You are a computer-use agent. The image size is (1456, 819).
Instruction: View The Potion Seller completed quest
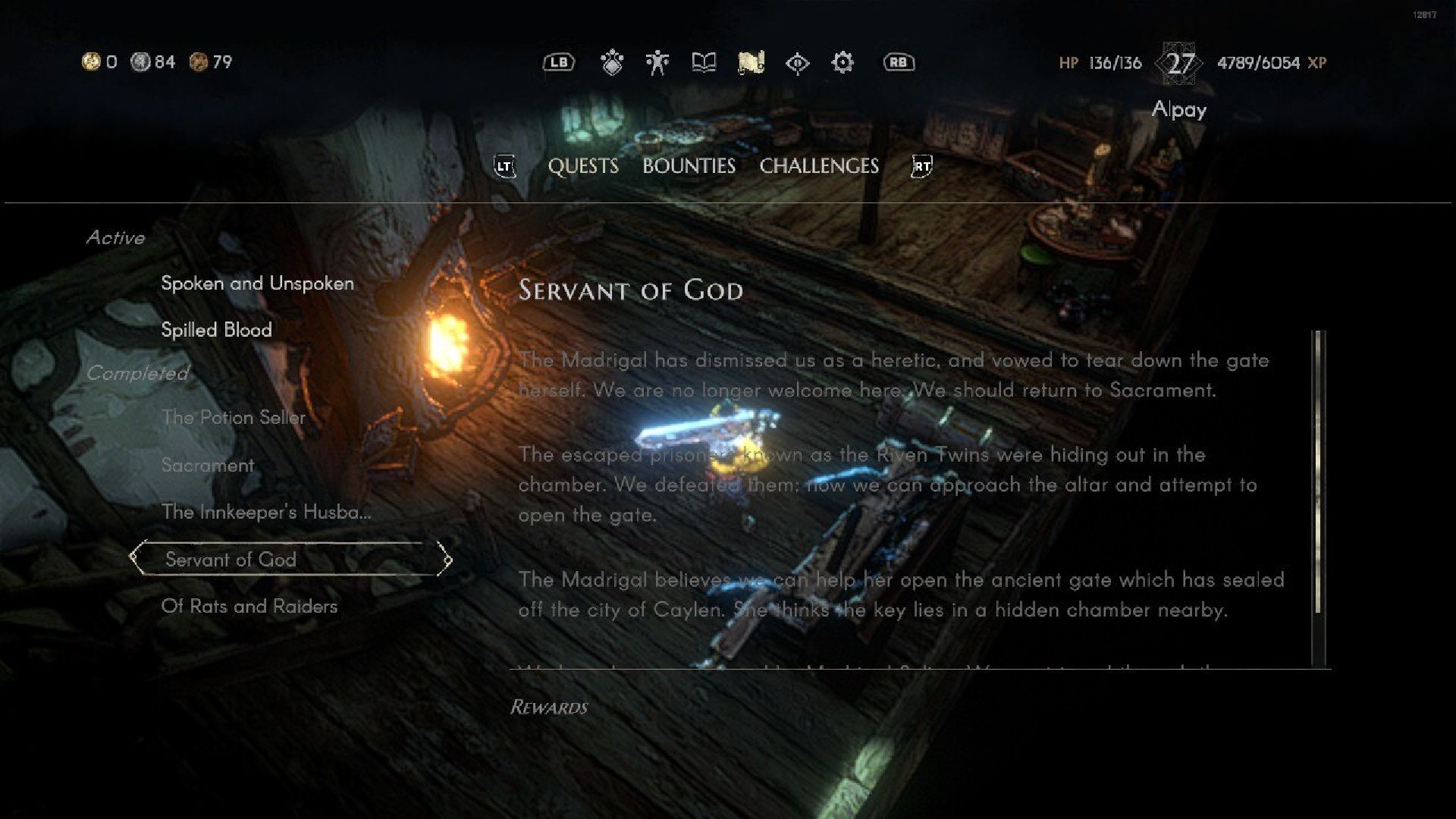233,418
